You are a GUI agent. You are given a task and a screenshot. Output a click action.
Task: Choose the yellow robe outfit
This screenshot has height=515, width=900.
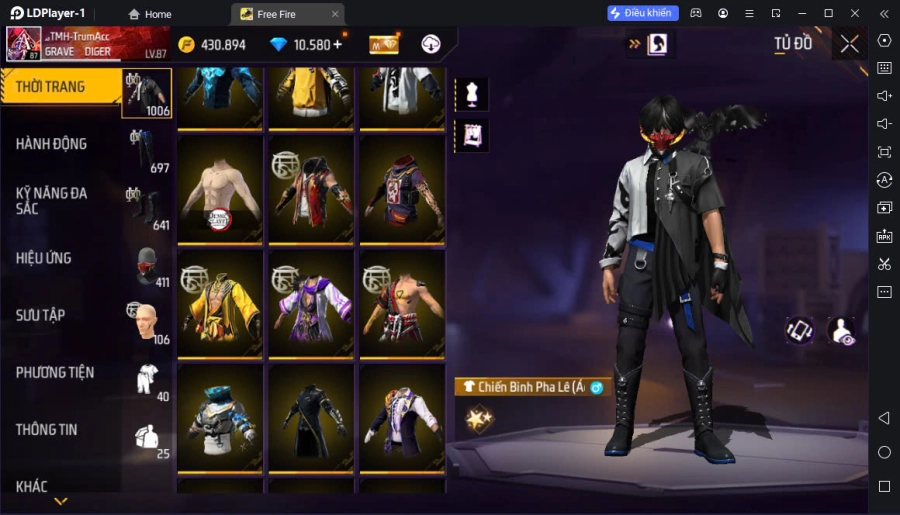click(x=220, y=303)
